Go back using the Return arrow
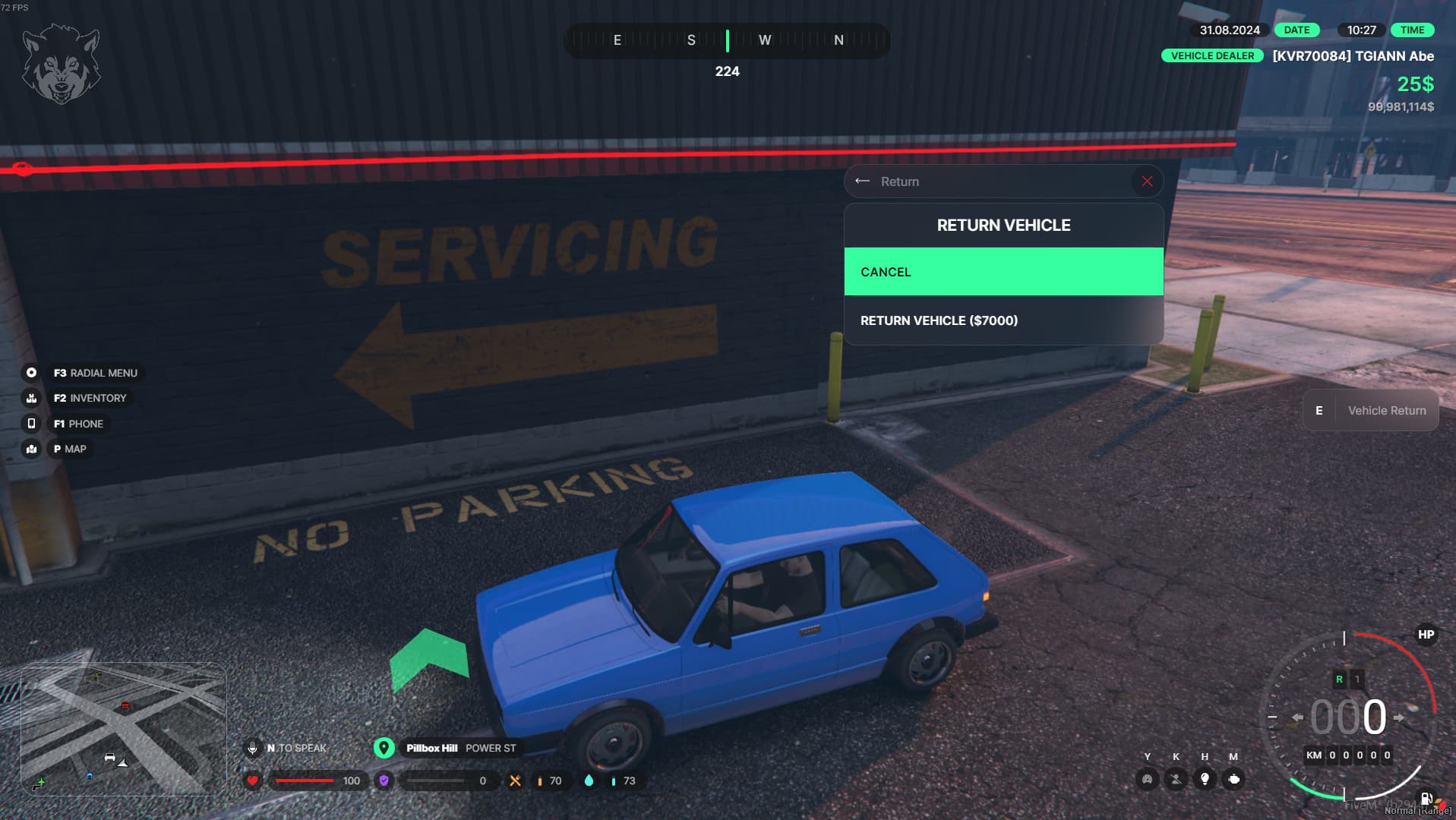Viewport: 1456px width, 820px height. tap(862, 181)
